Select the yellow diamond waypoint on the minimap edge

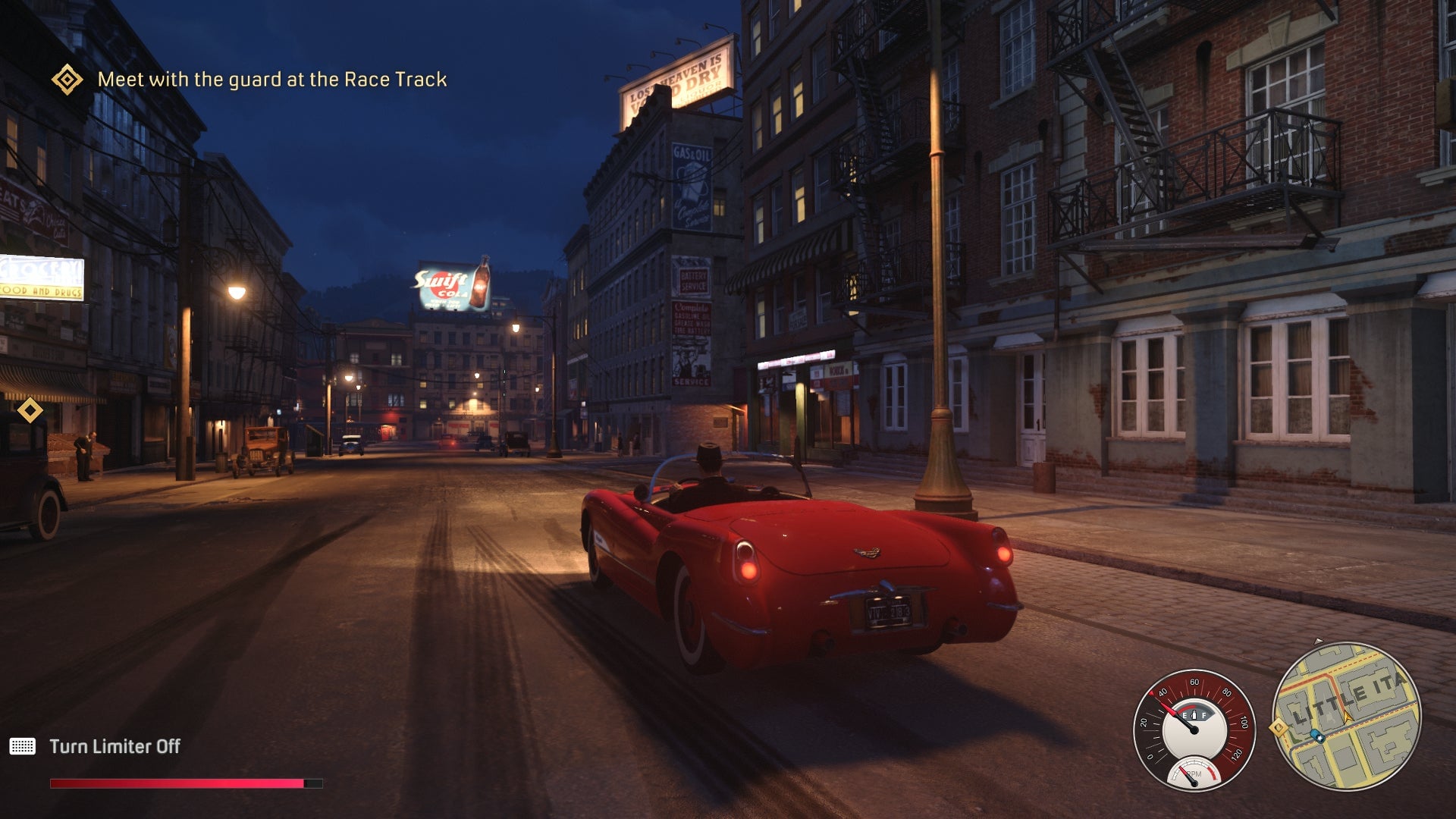pyautogui.click(x=1278, y=729)
